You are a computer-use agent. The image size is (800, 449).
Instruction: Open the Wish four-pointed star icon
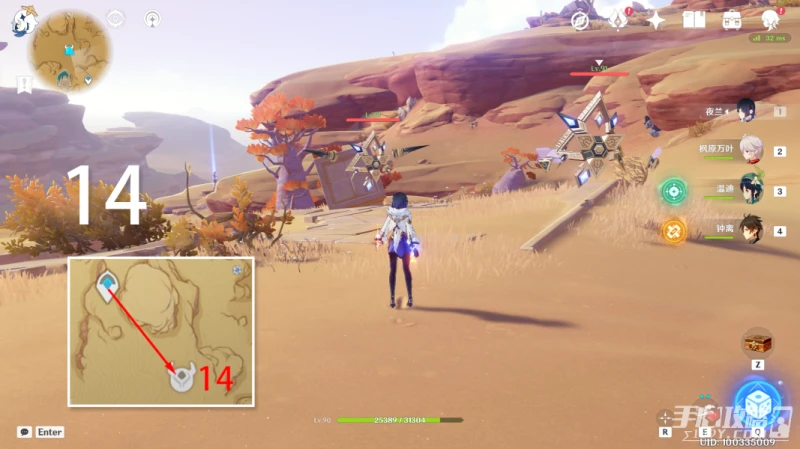click(656, 20)
